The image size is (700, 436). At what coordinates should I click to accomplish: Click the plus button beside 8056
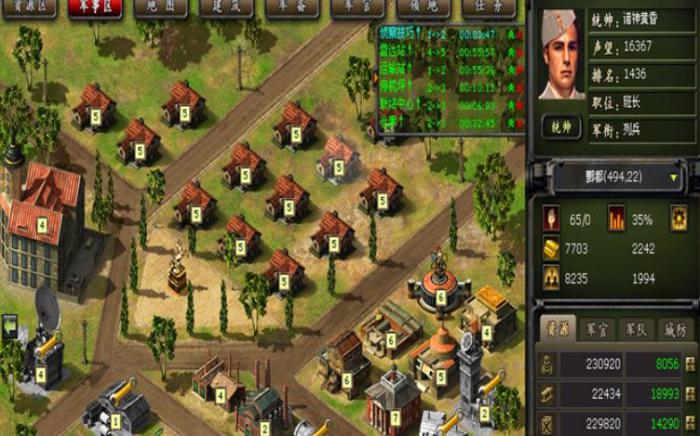point(690,365)
